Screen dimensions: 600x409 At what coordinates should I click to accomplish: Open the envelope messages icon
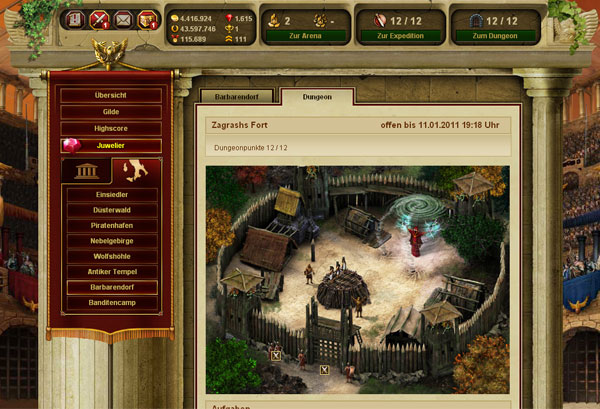[x=123, y=19]
